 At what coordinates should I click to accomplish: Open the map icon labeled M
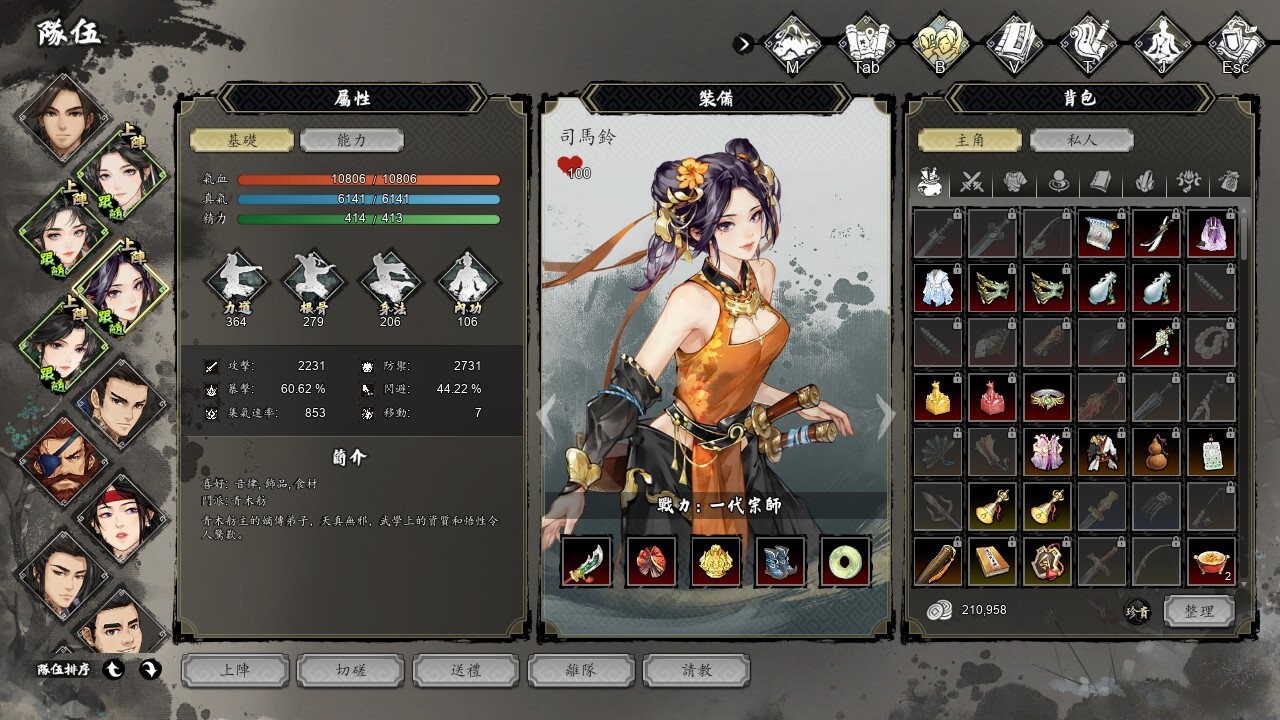coord(792,44)
